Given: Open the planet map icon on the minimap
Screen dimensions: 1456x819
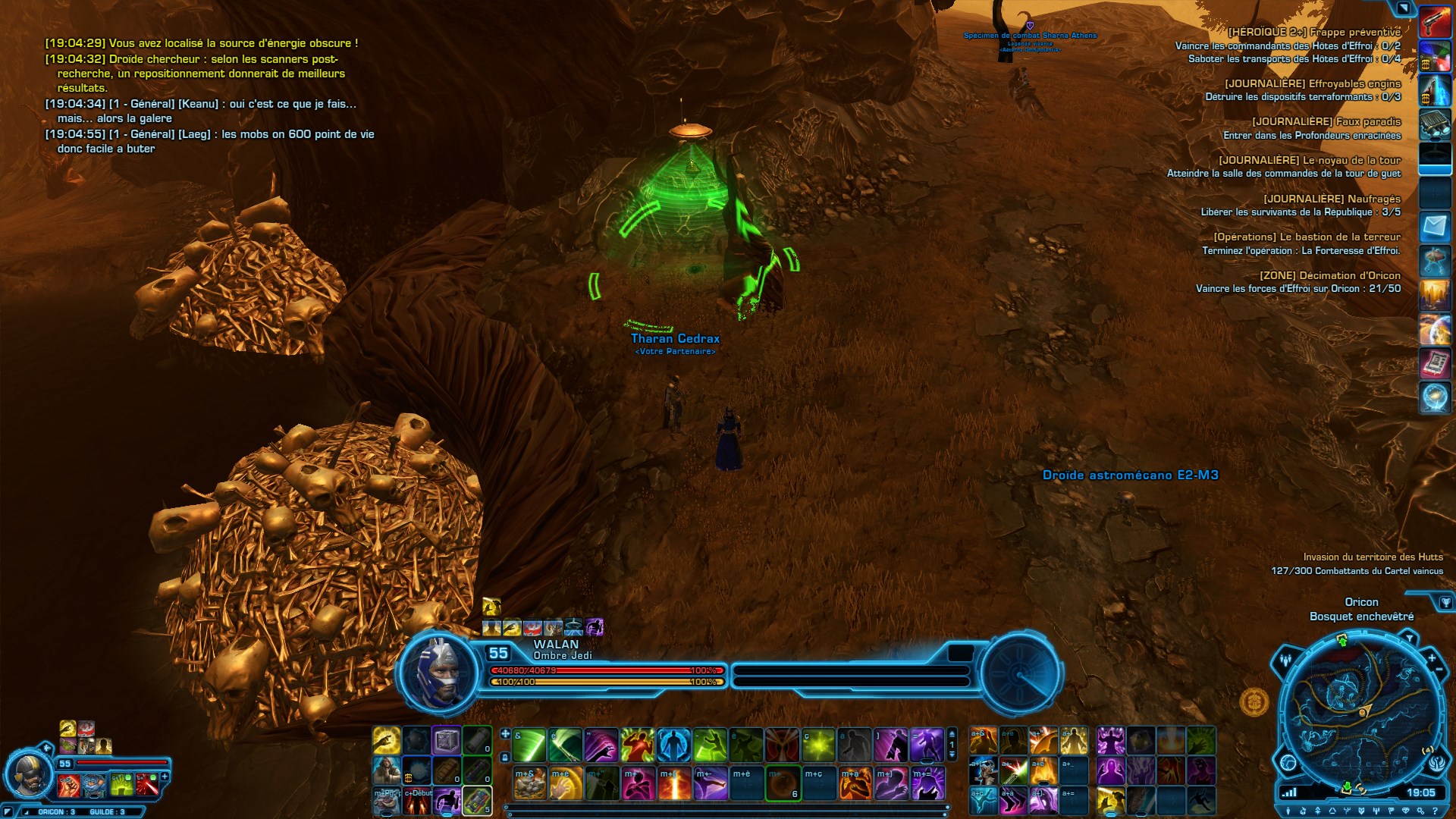Looking at the screenshot, I should click(1288, 762).
